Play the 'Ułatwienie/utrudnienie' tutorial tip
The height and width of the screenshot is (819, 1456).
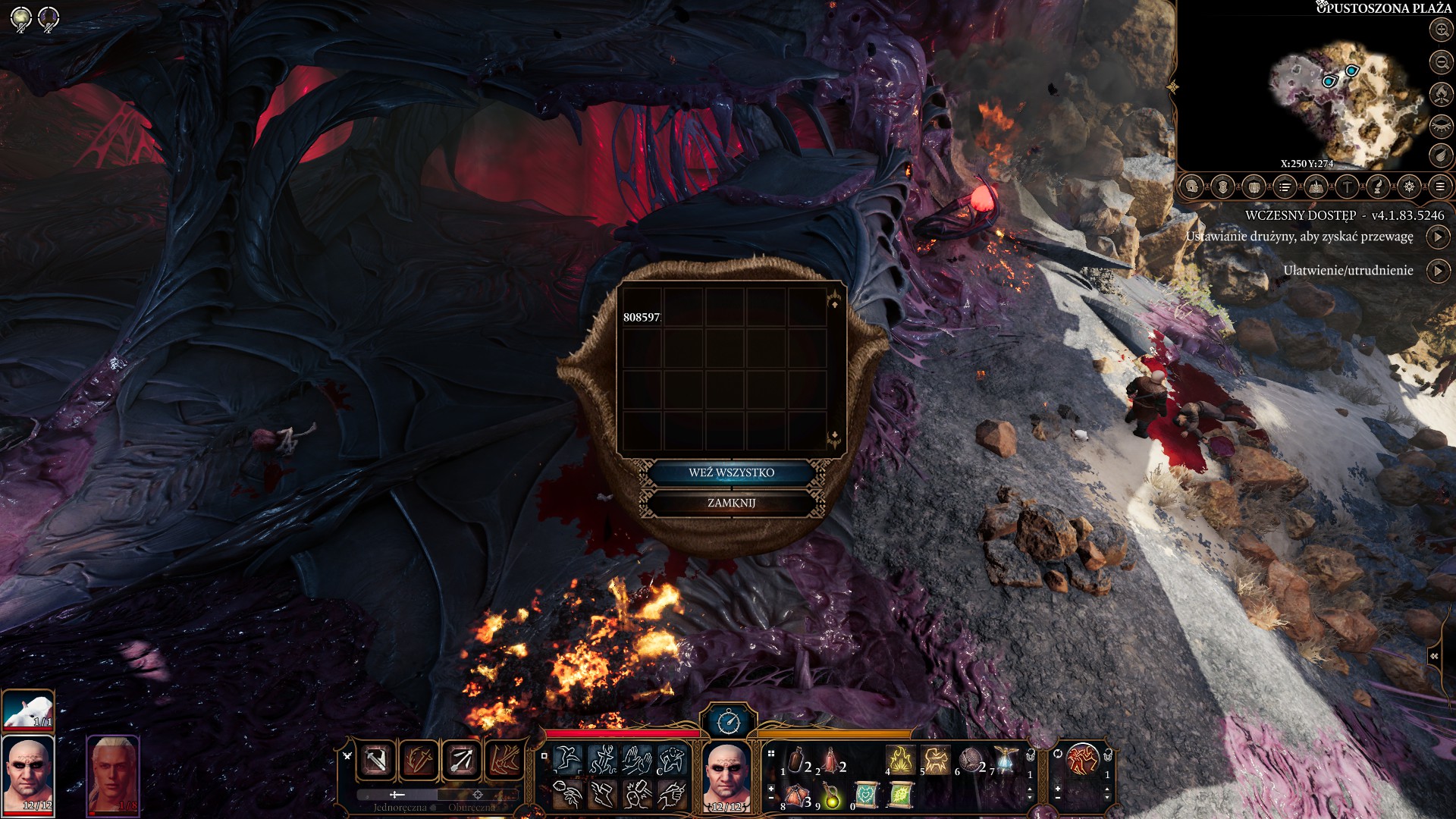(1438, 271)
